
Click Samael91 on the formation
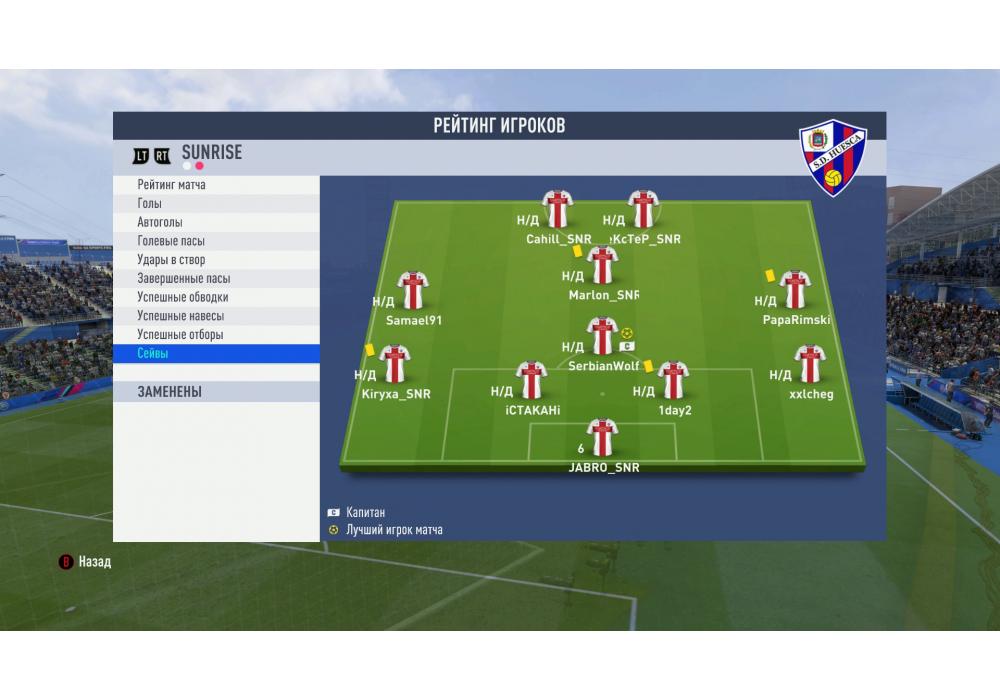(413, 290)
